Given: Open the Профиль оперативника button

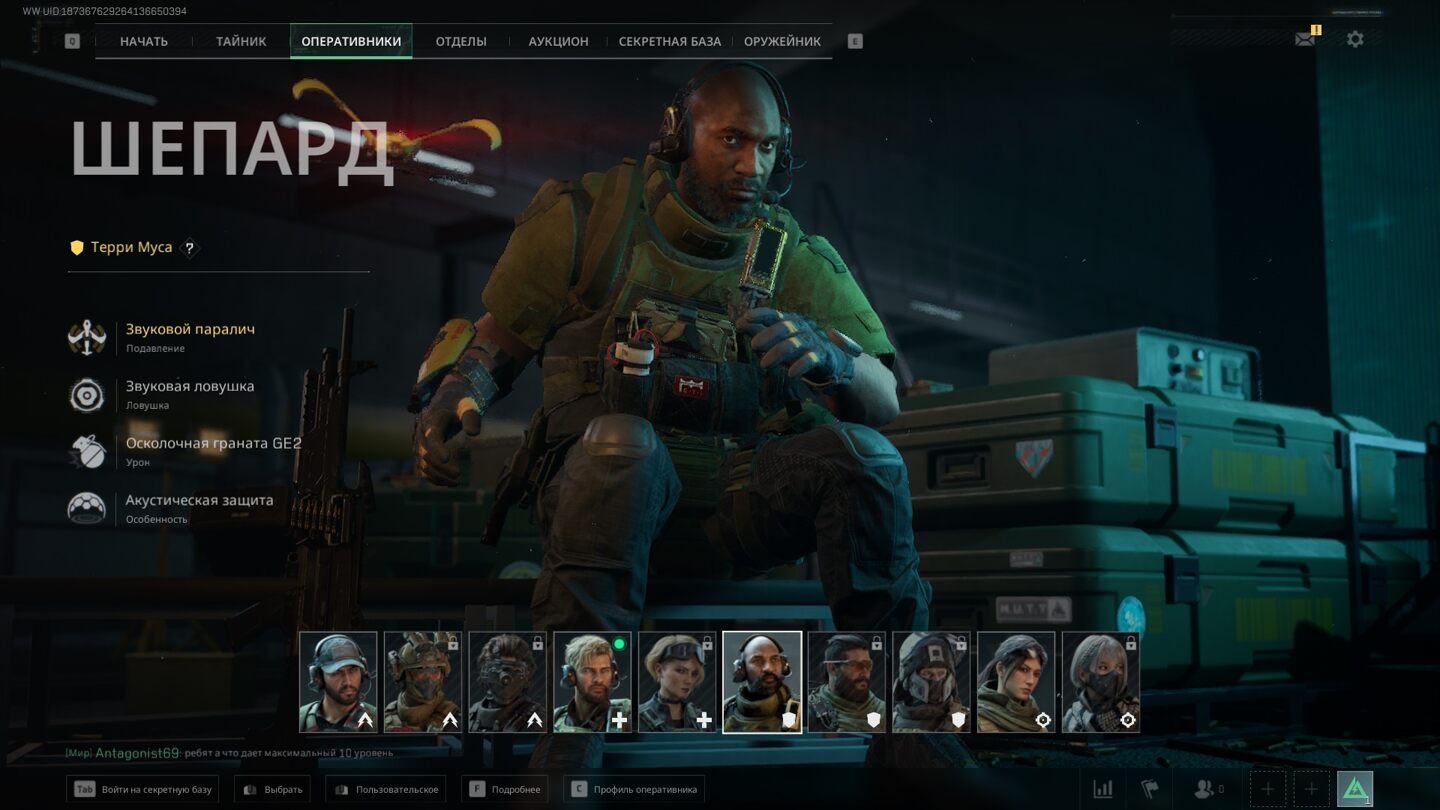Looking at the screenshot, I should coord(634,789).
